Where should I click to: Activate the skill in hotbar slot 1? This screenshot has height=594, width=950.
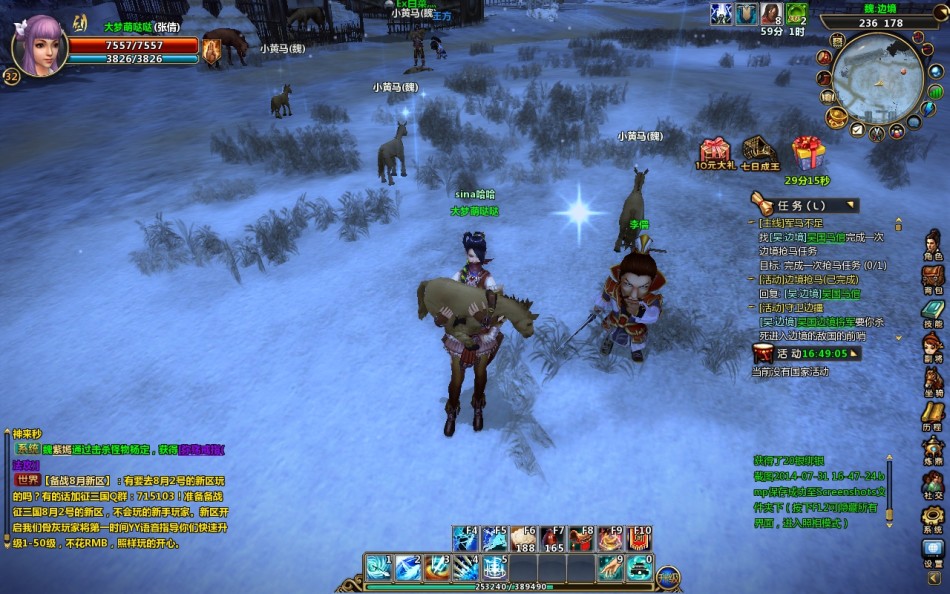point(378,568)
